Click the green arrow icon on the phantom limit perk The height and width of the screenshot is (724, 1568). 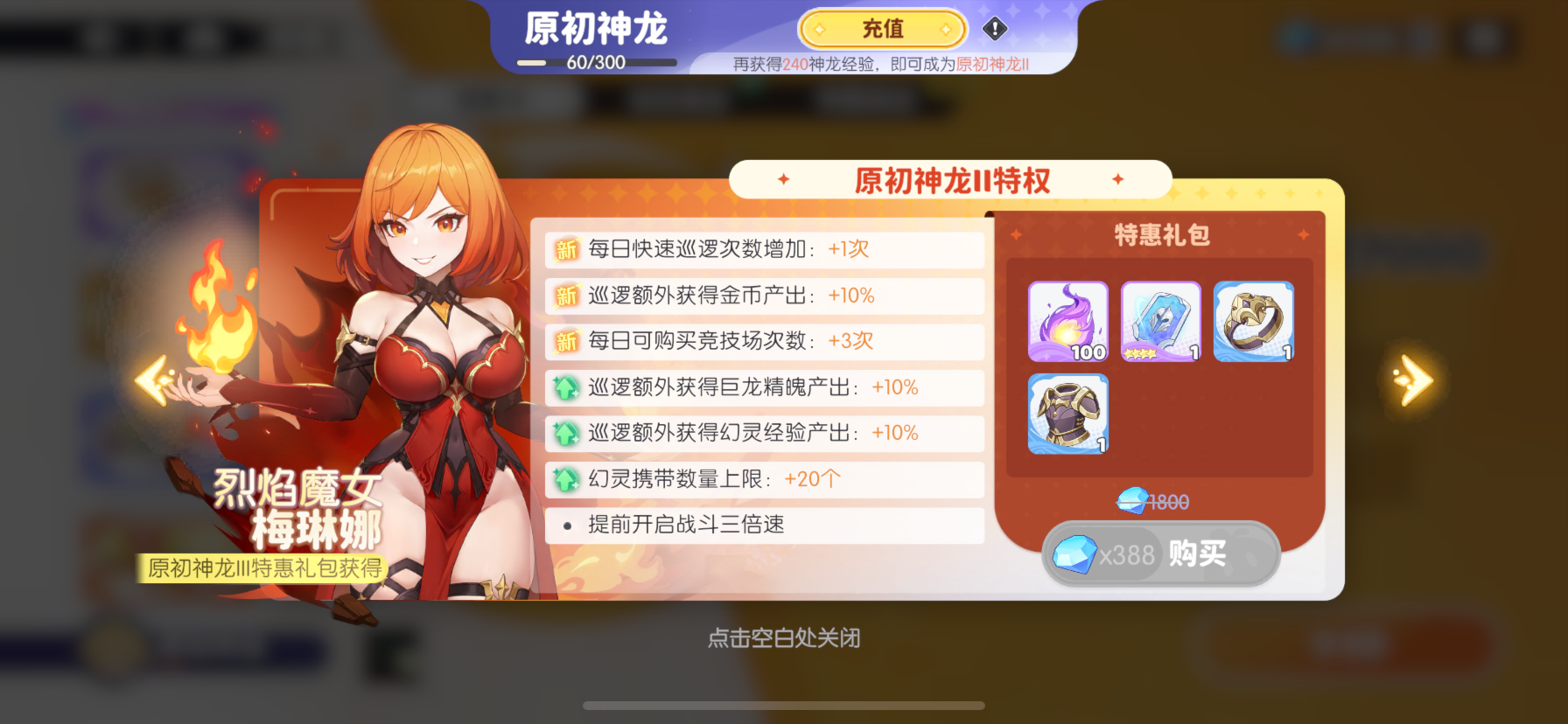(x=565, y=479)
